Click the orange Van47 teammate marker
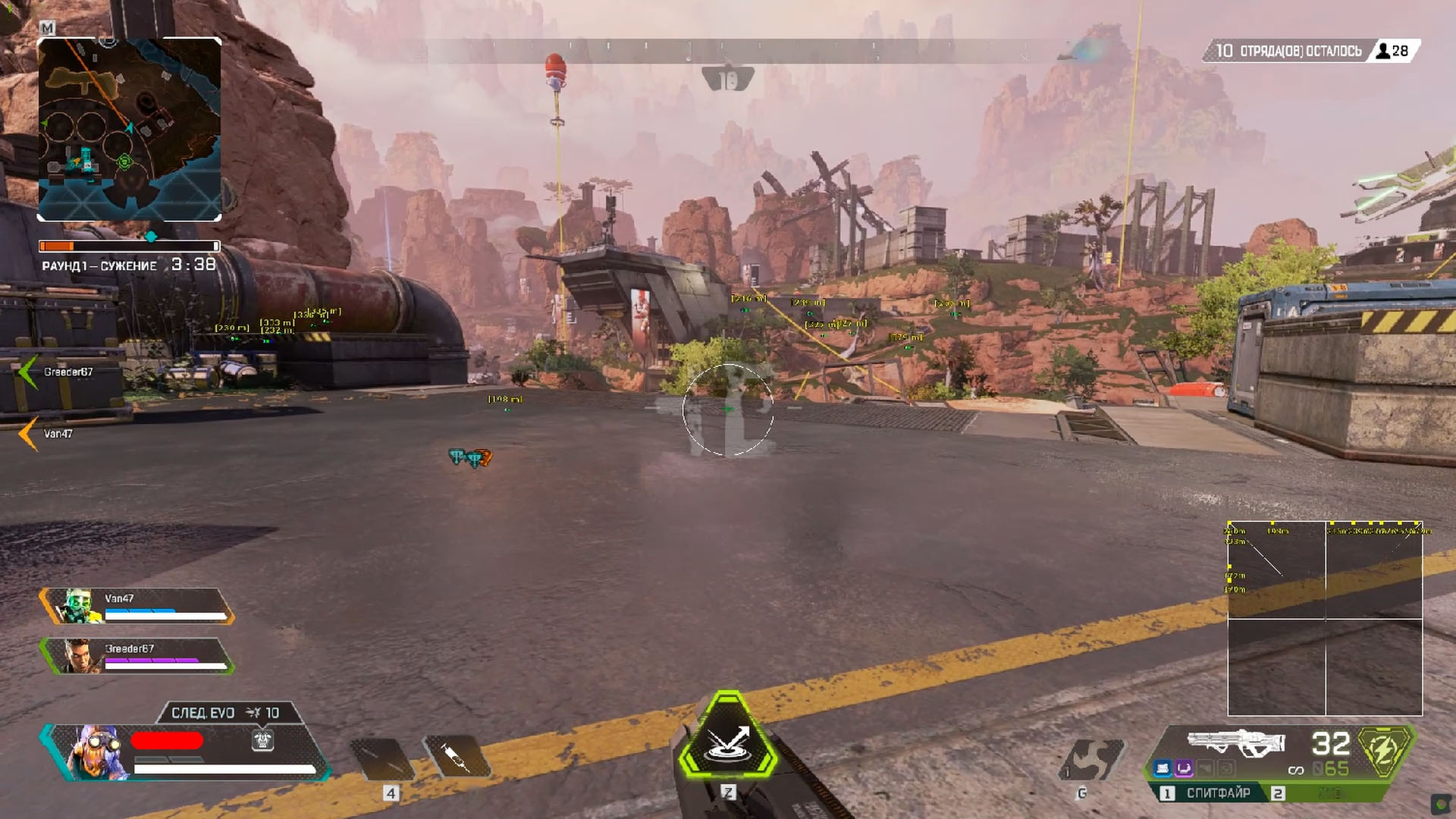This screenshot has width=1456, height=819. click(x=29, y=434)
